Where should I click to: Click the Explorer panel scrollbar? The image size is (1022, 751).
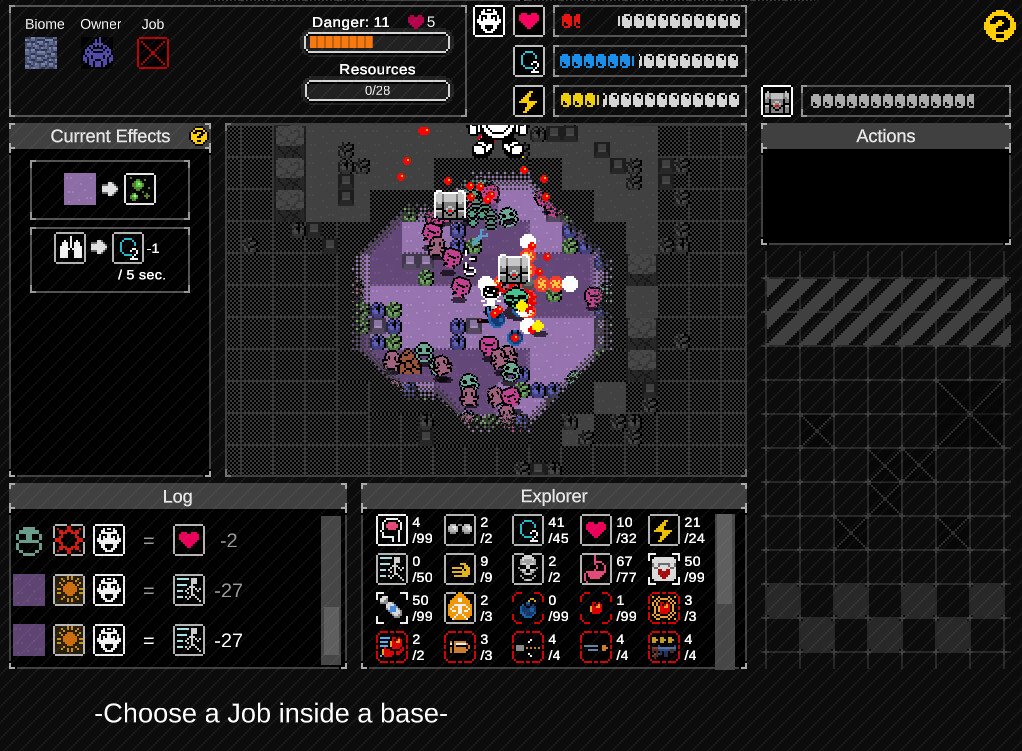(726, 590)
